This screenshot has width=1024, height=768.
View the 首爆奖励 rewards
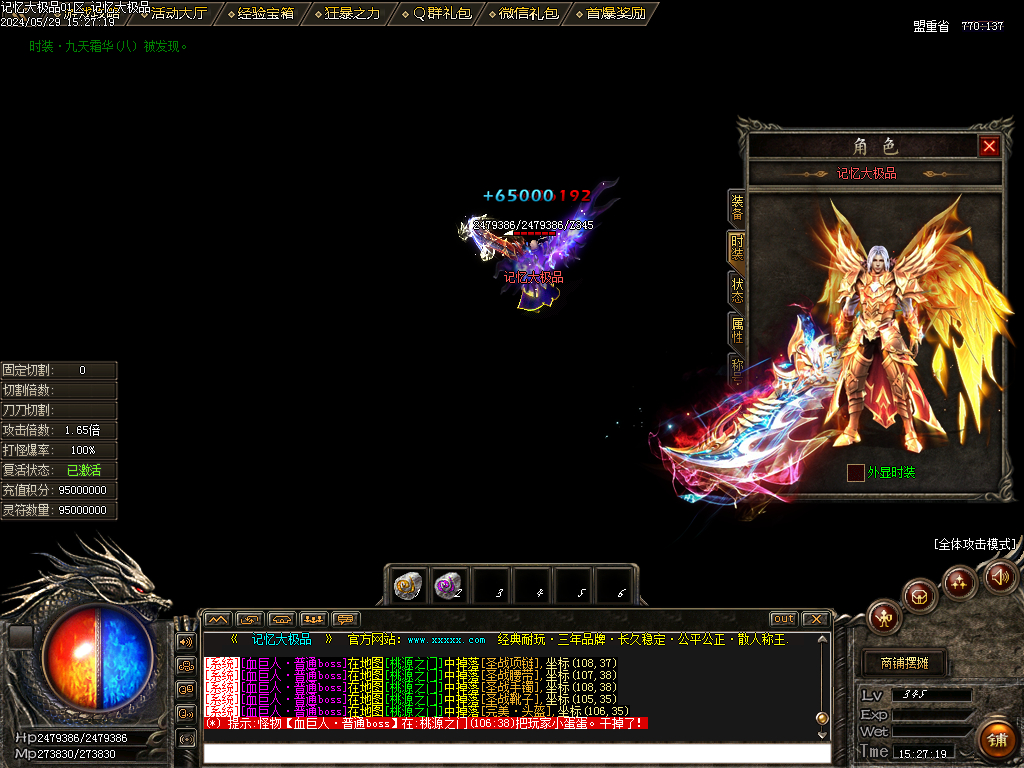coord(609,13)
